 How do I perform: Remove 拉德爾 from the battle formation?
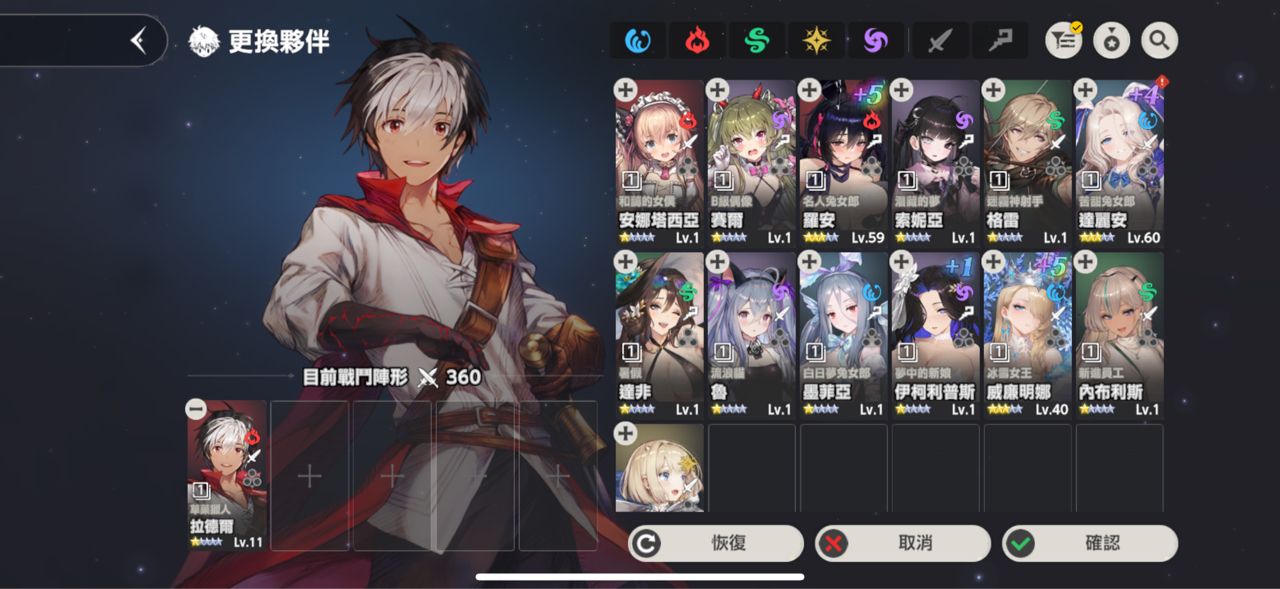click(197, 409)
